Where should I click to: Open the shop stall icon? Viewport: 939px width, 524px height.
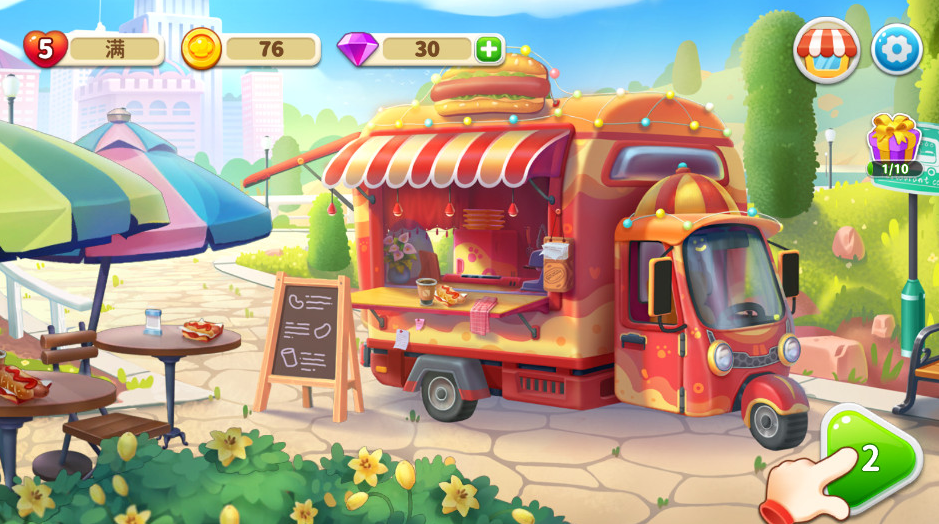click(x=826, y=49)
